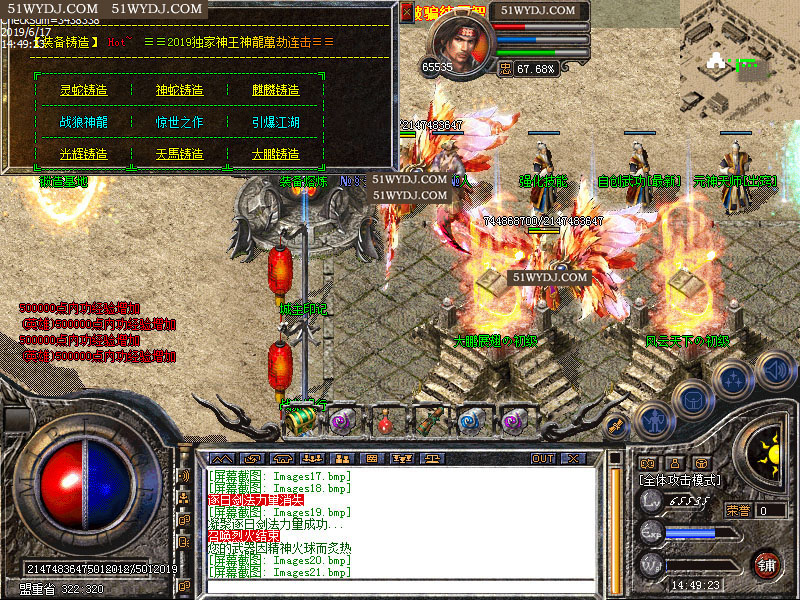Choose the 惊世之作 entry

[x=179, y=122]
